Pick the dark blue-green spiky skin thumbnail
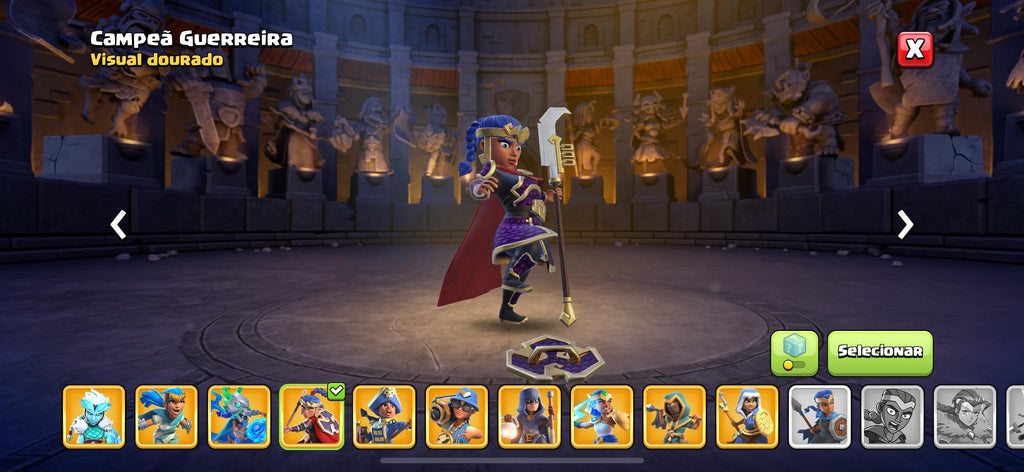Viewport: 1024px width, 472px height. tap(239, 416)
